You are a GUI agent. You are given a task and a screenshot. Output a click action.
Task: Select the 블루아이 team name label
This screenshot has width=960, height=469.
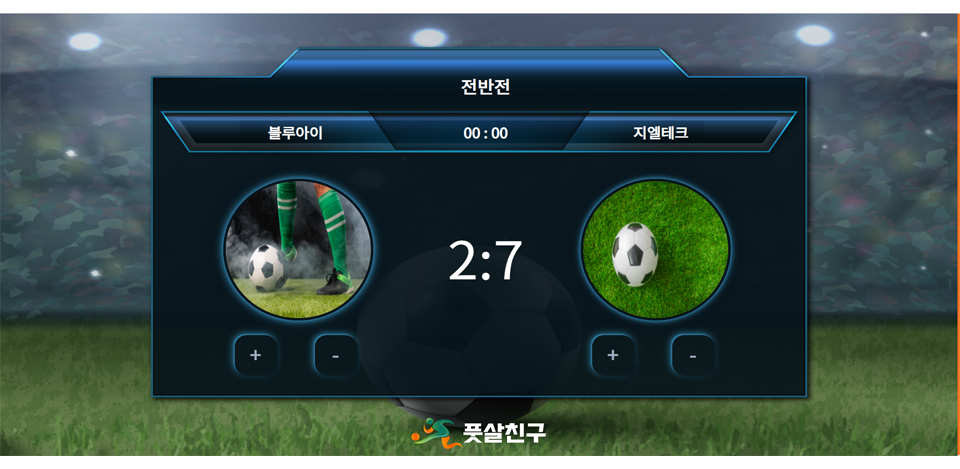click(295, 132)
